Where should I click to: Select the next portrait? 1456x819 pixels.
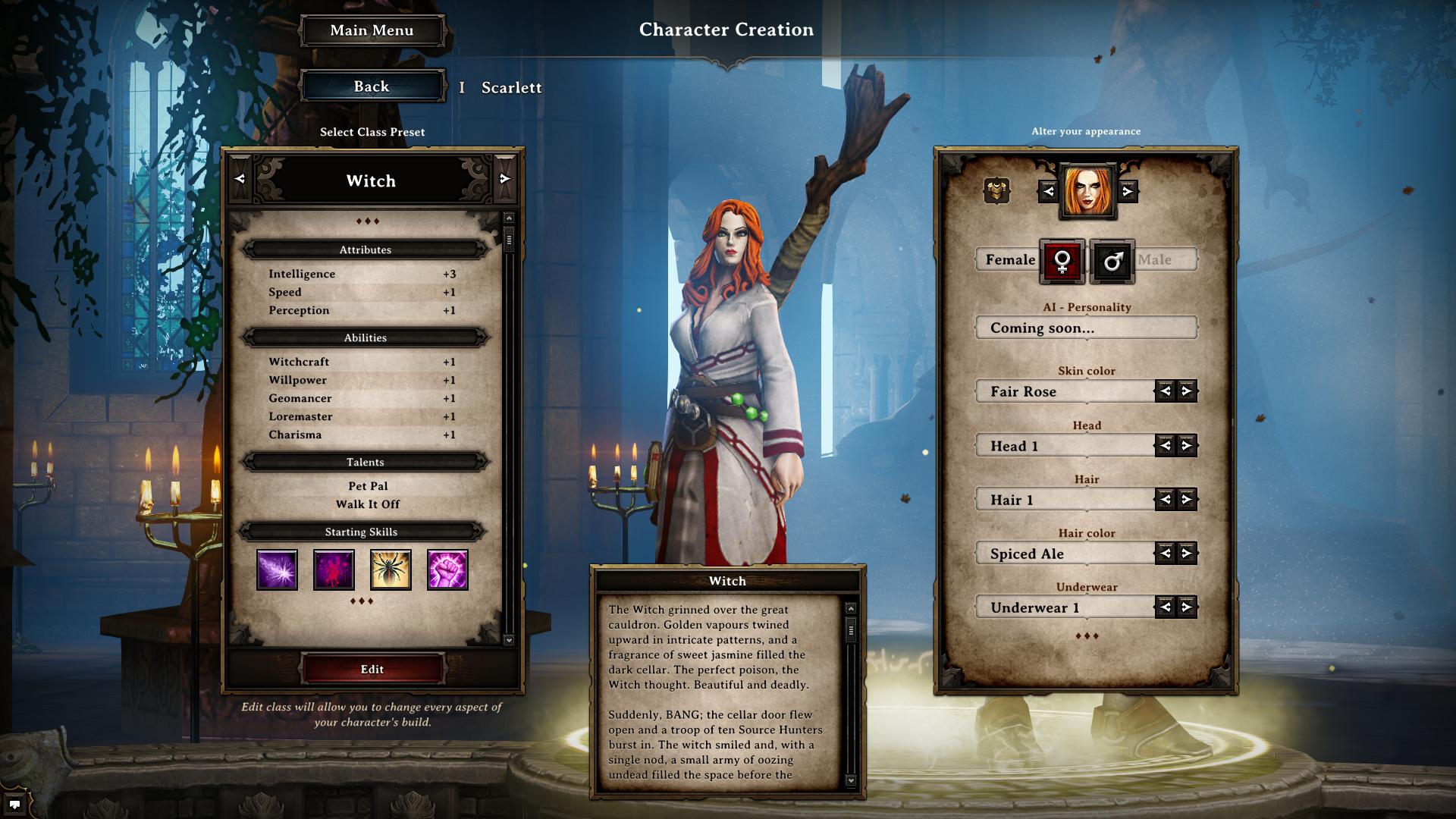1128,191
